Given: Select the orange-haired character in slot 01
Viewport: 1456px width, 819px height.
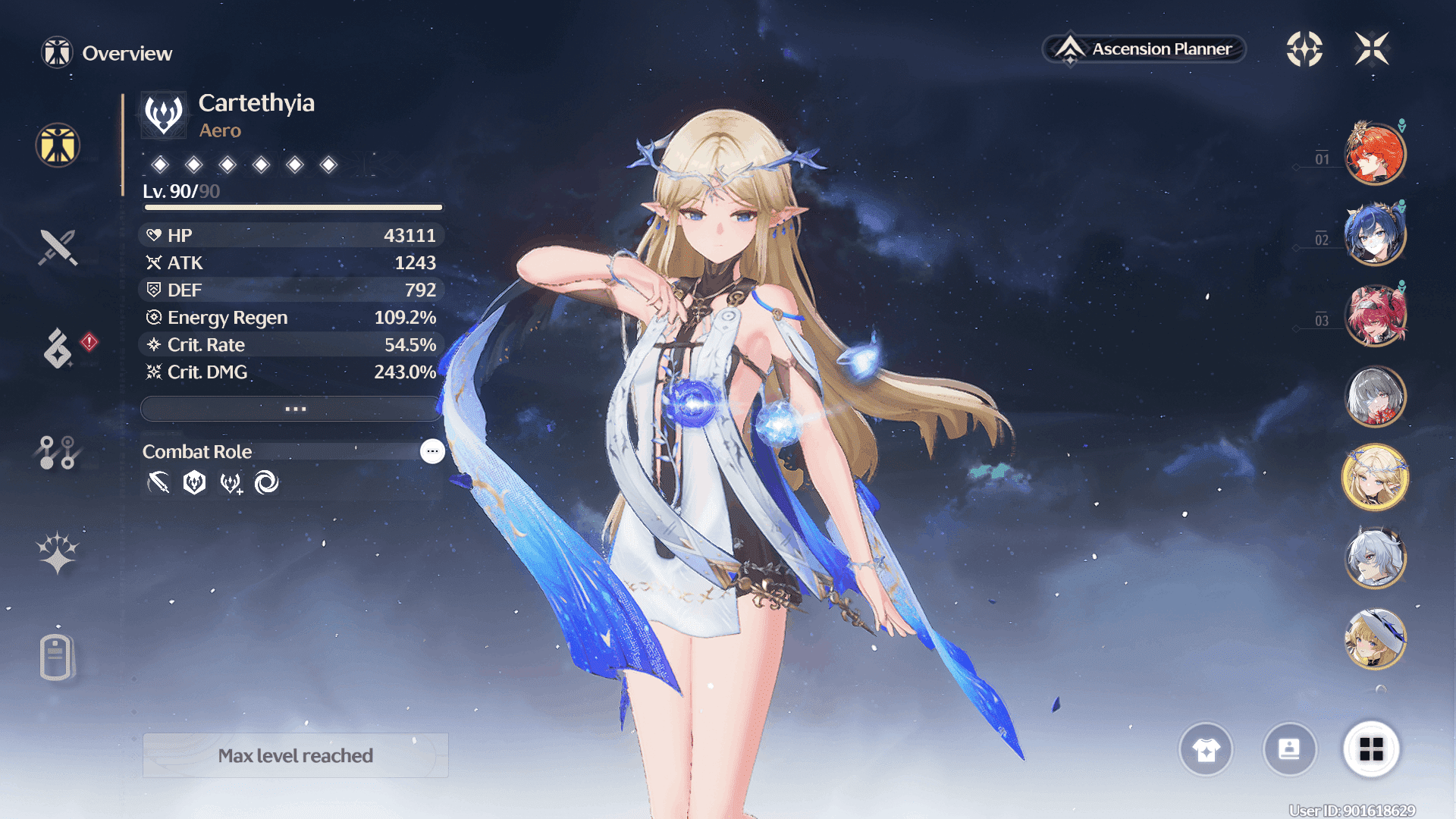Looking at the screenshot, I should pos(1374,154).
